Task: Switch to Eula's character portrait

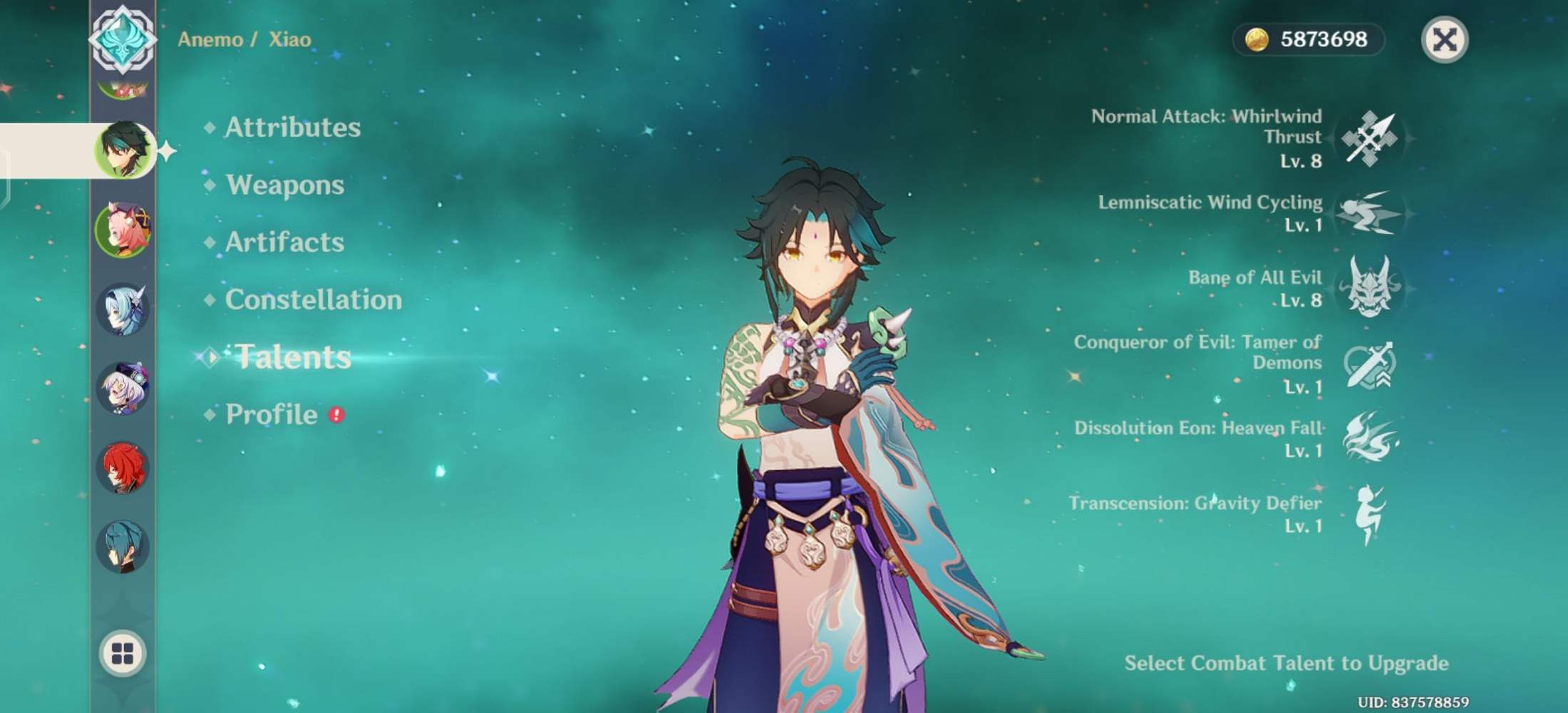Action: click(x=123, y=312)
